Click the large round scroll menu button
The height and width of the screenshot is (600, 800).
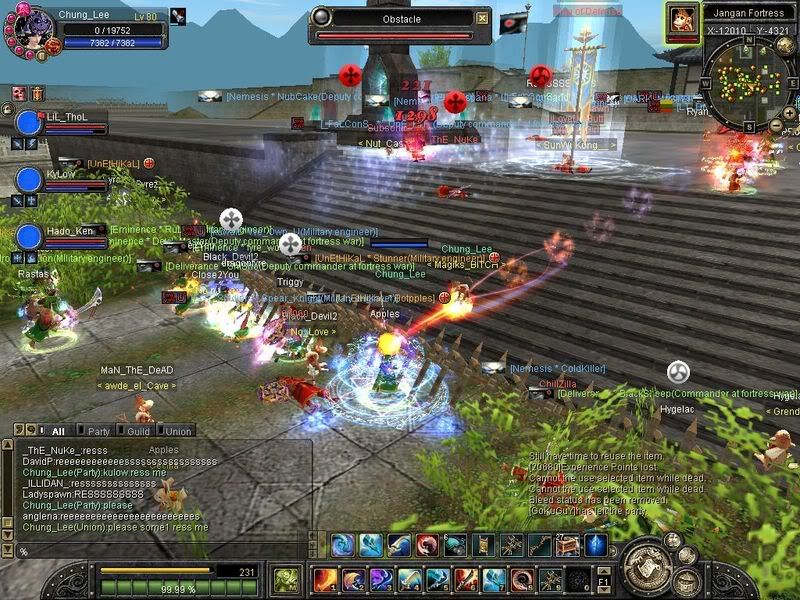click(x=646, y=567)
